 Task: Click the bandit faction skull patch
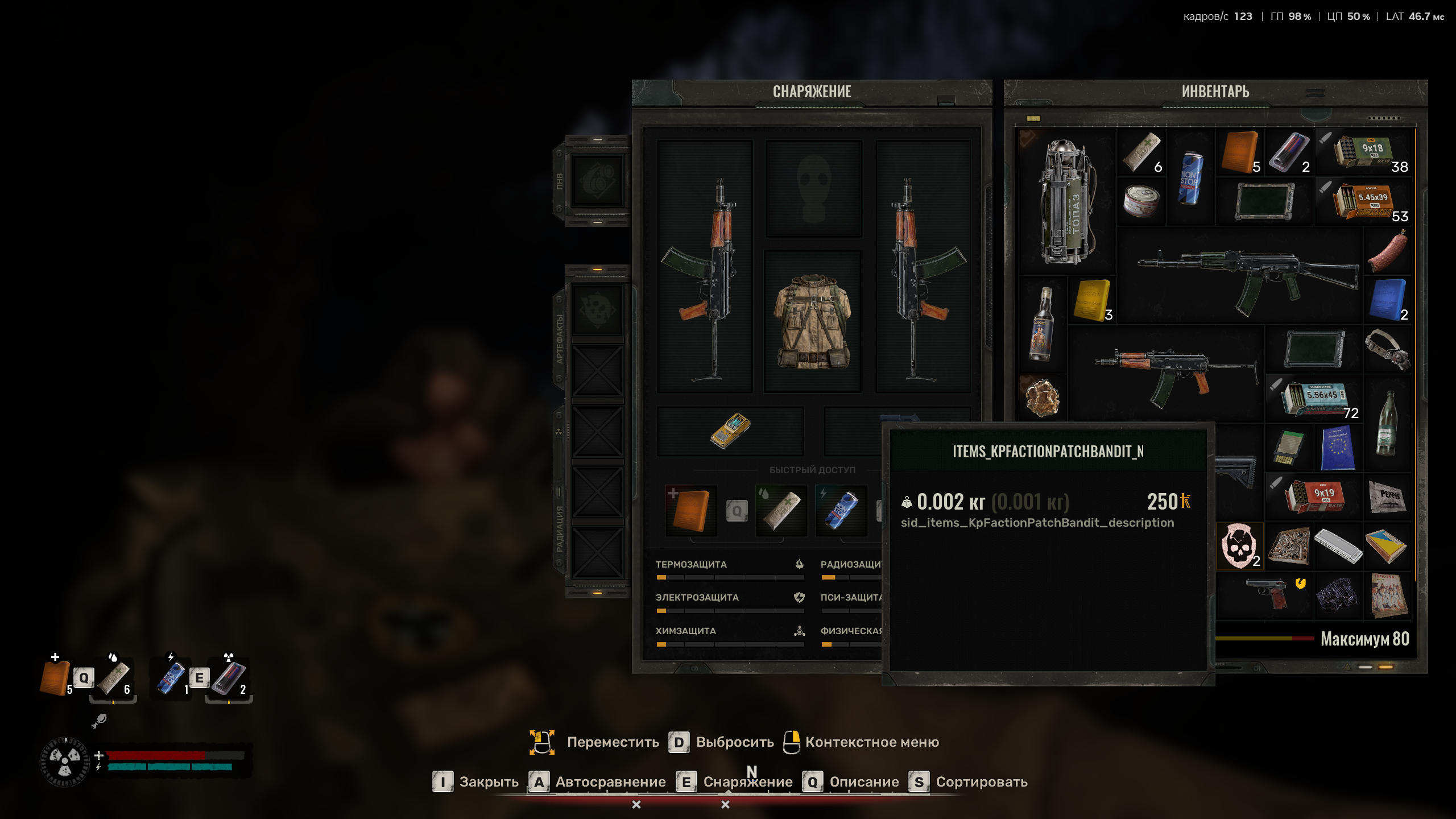tap(1239, 546)
